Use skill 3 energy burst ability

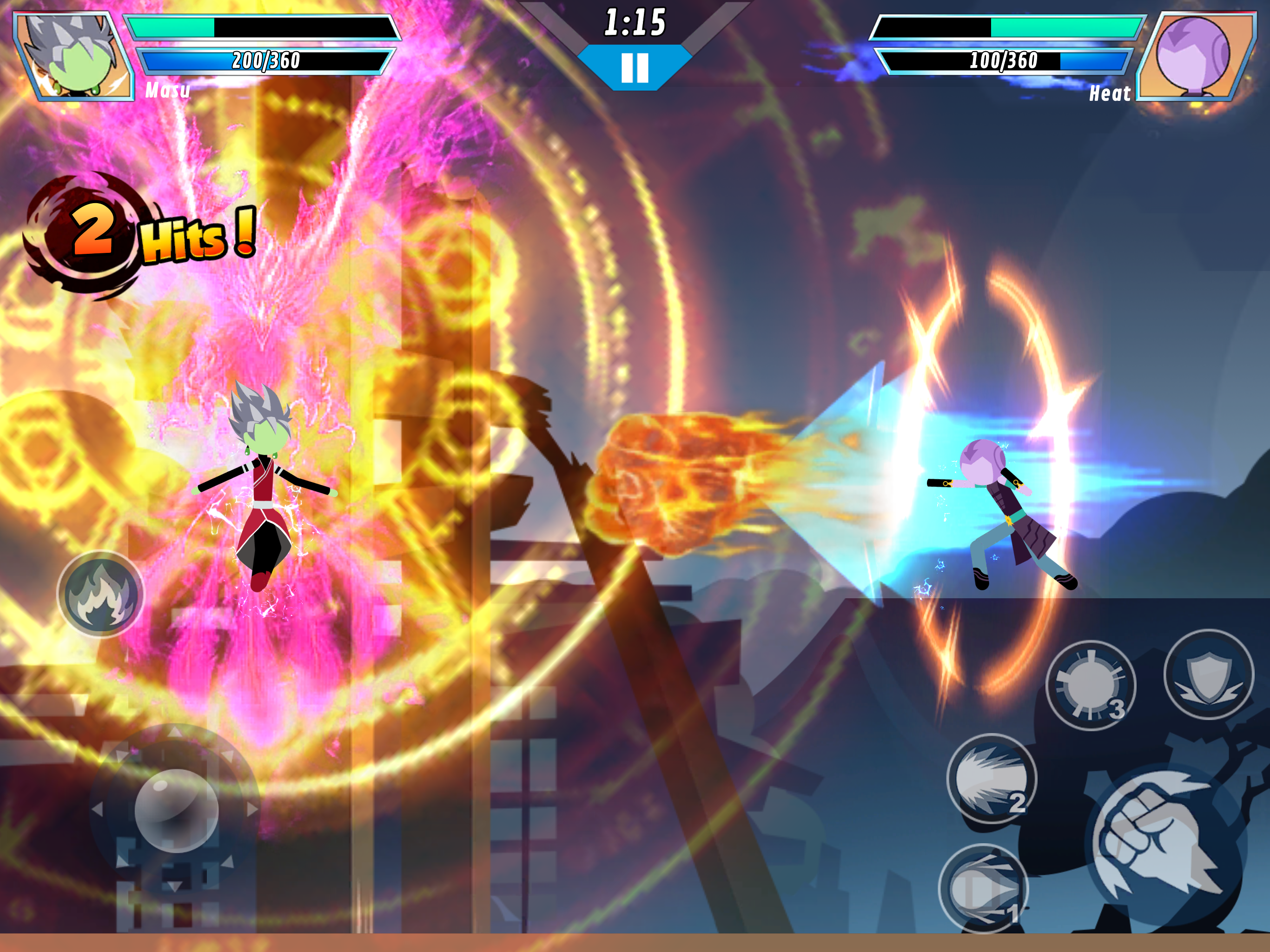click(1090, 686)
